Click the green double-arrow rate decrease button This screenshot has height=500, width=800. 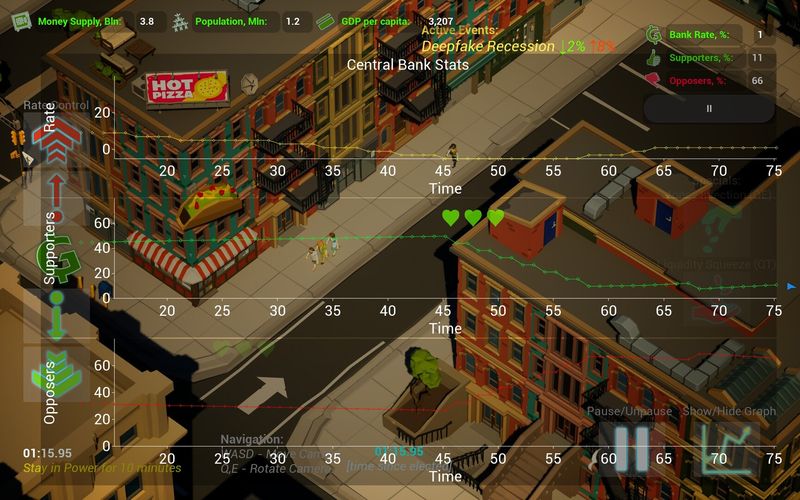pos(56,372)
